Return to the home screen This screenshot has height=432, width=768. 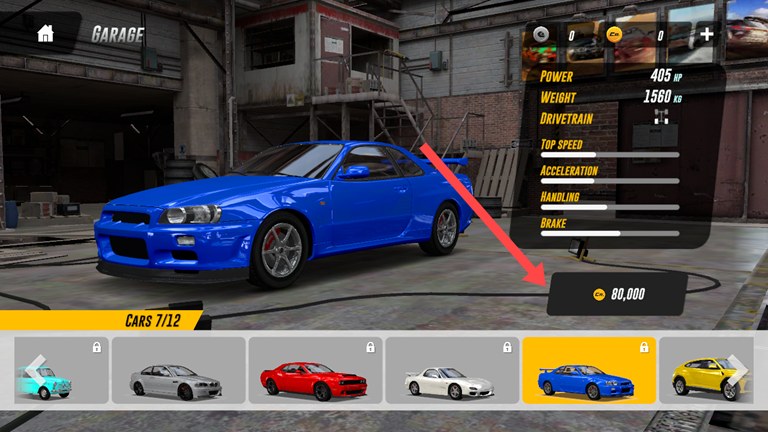point(45,34)
